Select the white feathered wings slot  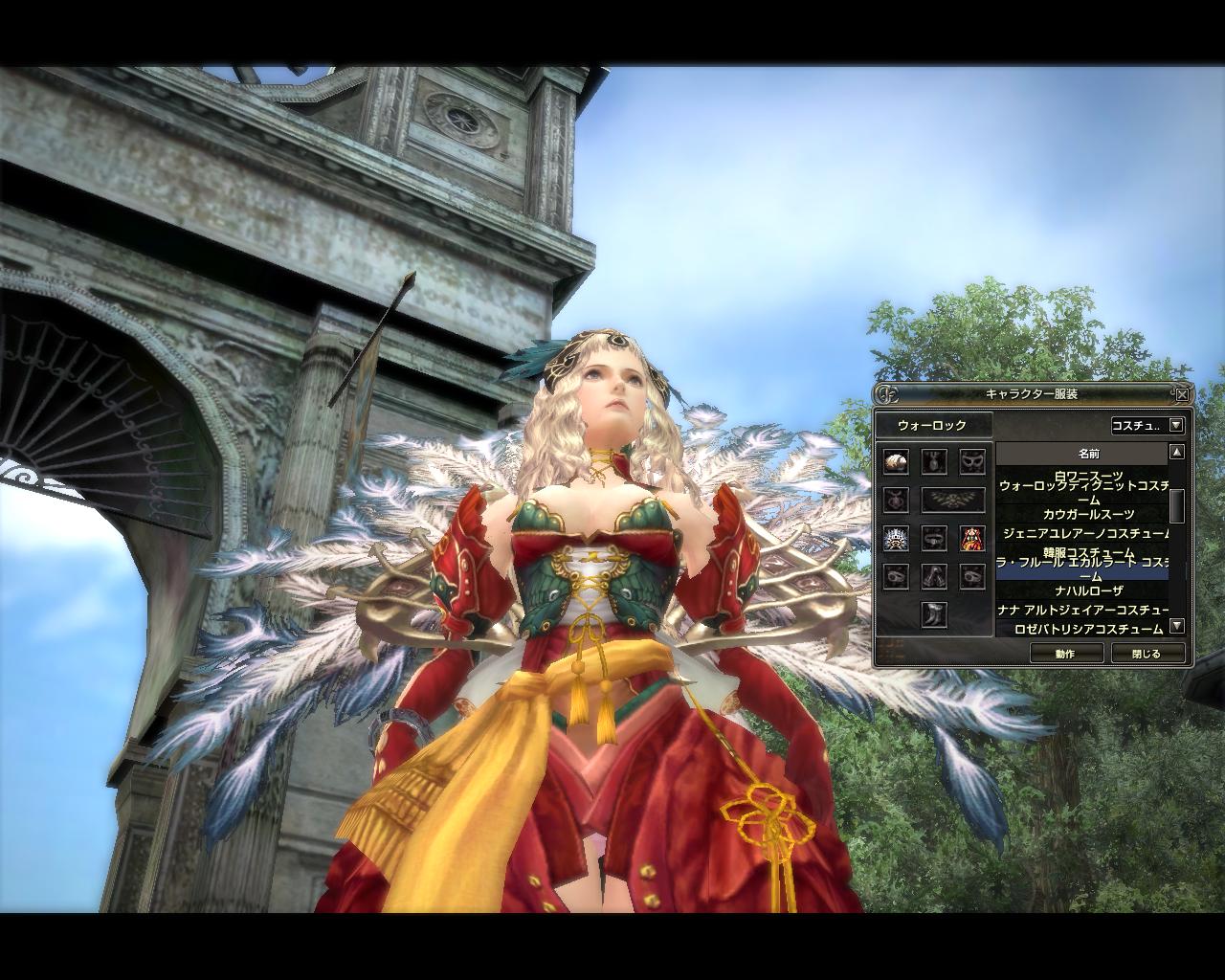[896, 538]
